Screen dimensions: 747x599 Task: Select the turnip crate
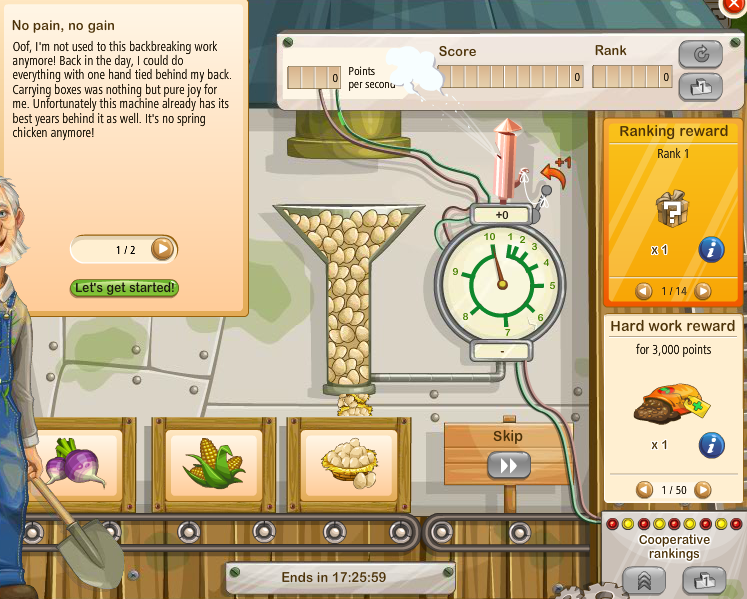click(x=74, y=462)
